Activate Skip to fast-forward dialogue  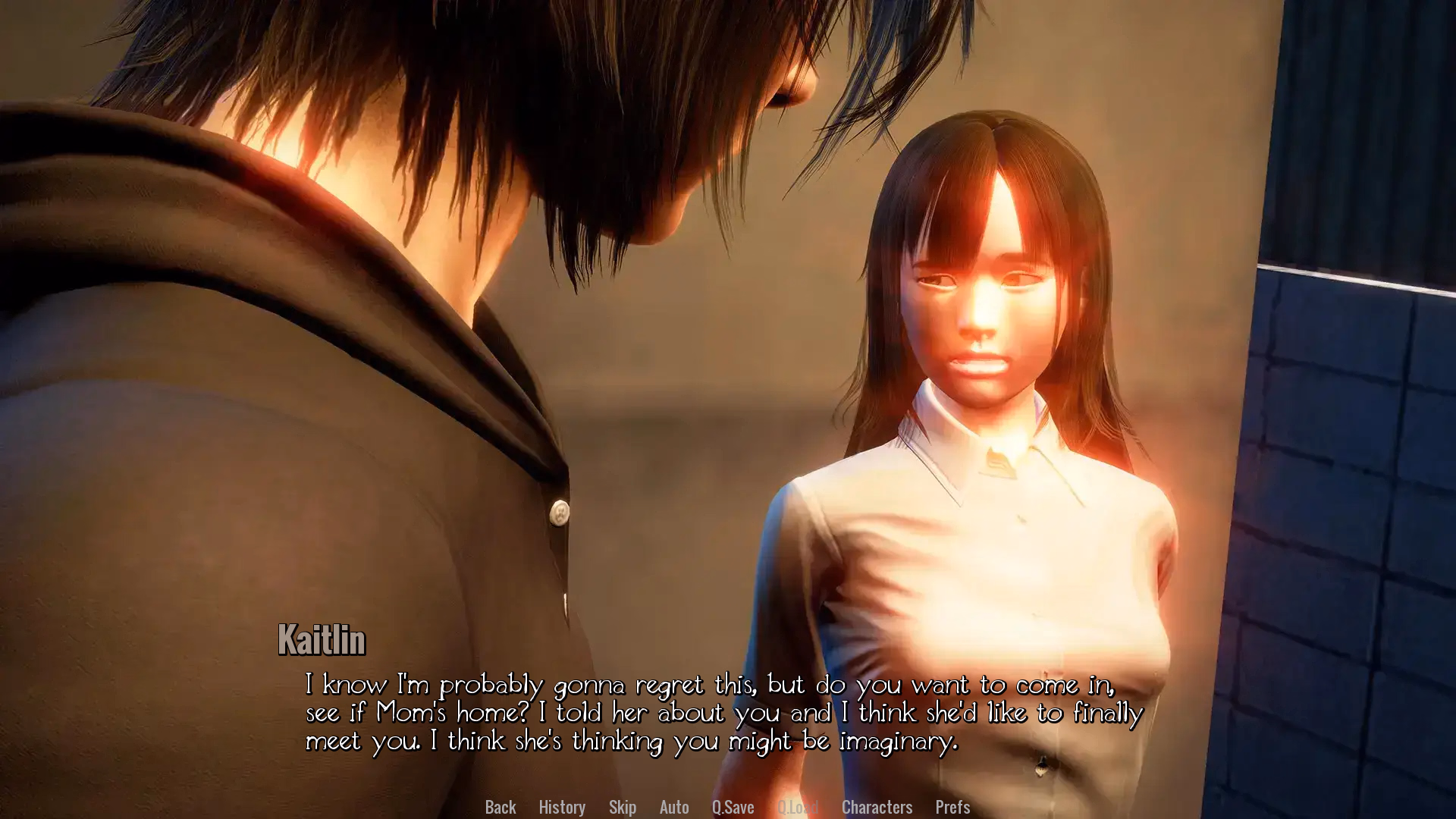coord(623,807)
